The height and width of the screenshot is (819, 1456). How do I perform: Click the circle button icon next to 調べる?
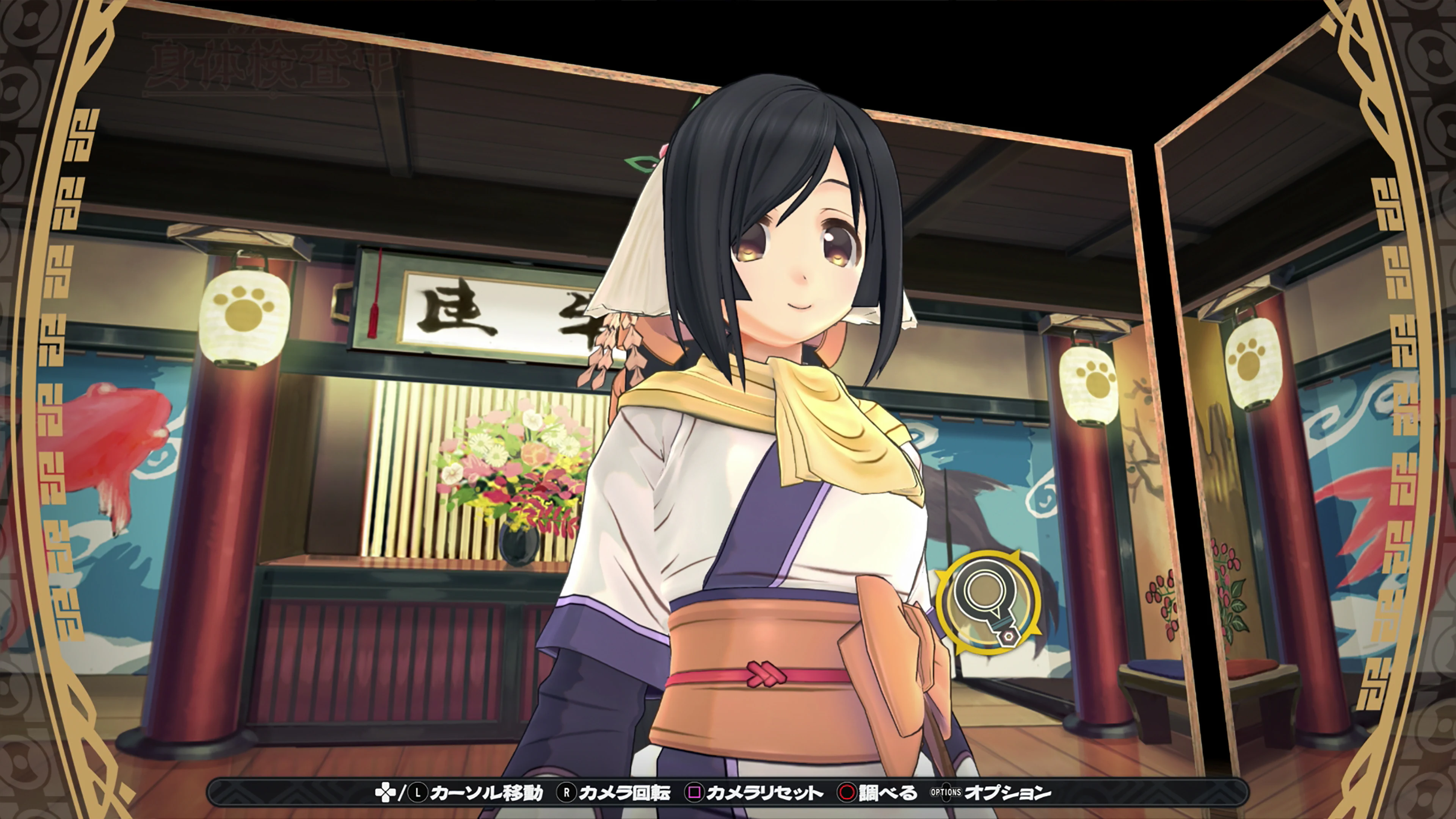847,792
